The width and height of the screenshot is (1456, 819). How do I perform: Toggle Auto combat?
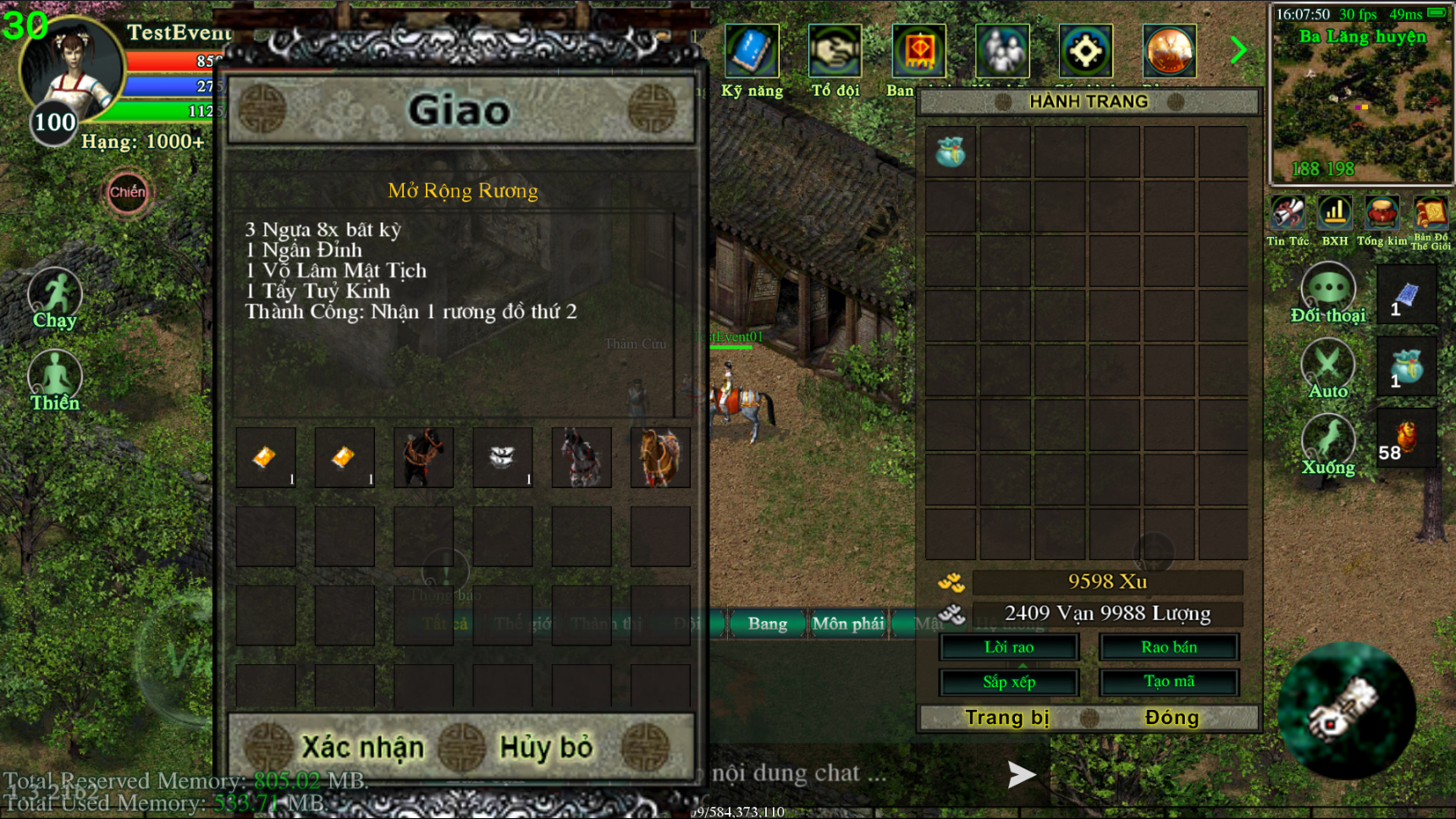1327,368
